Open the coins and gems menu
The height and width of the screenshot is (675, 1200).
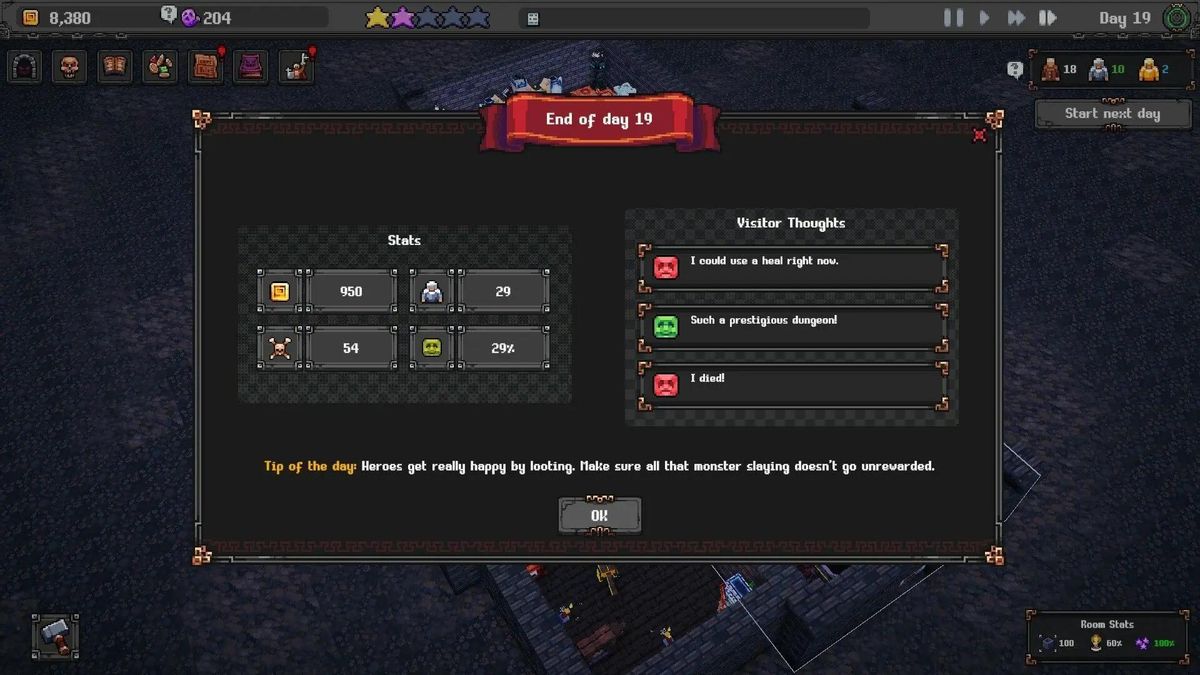160,67
